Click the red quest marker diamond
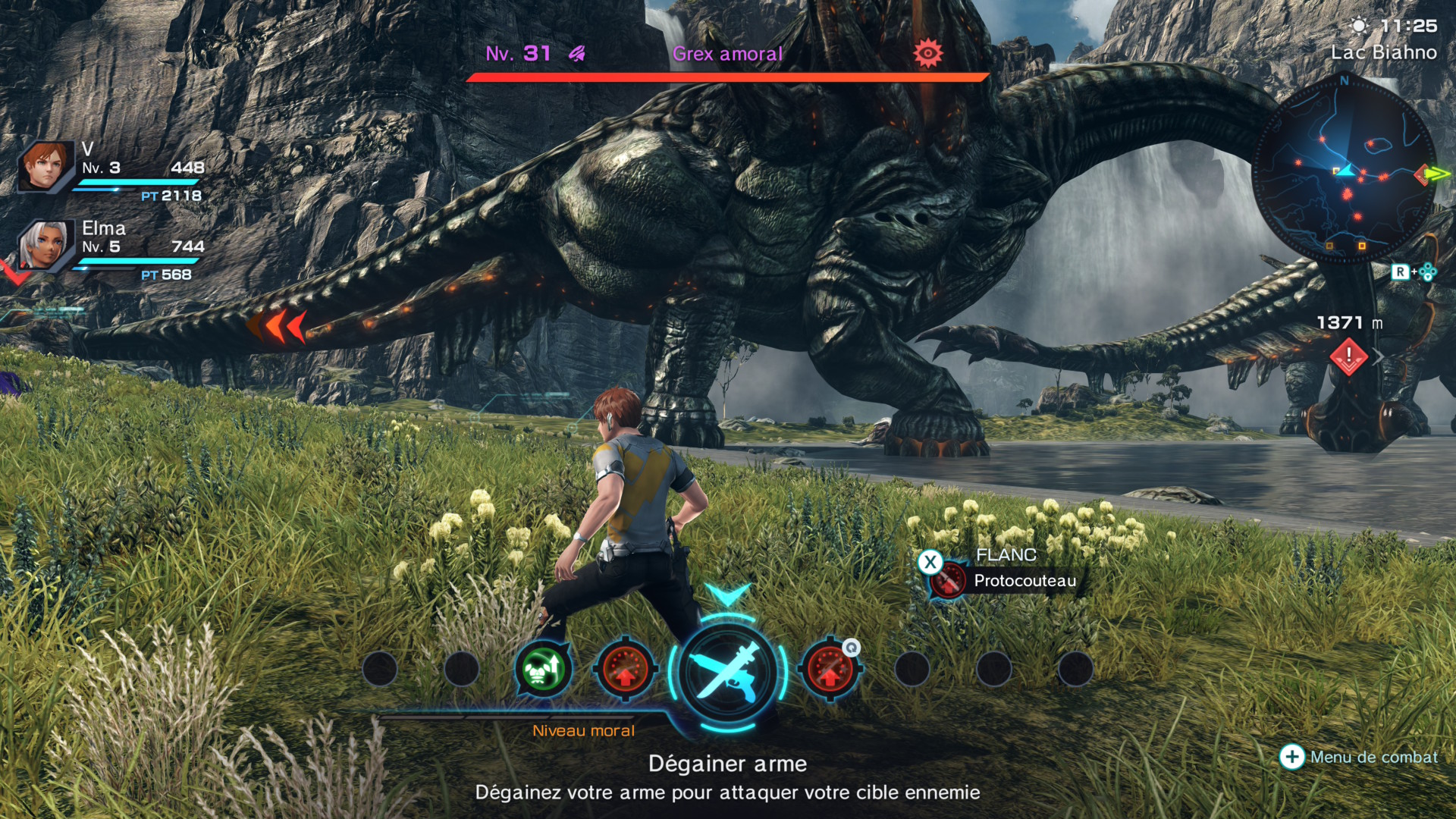The image size is (1456, 819). coord(1348,356)
